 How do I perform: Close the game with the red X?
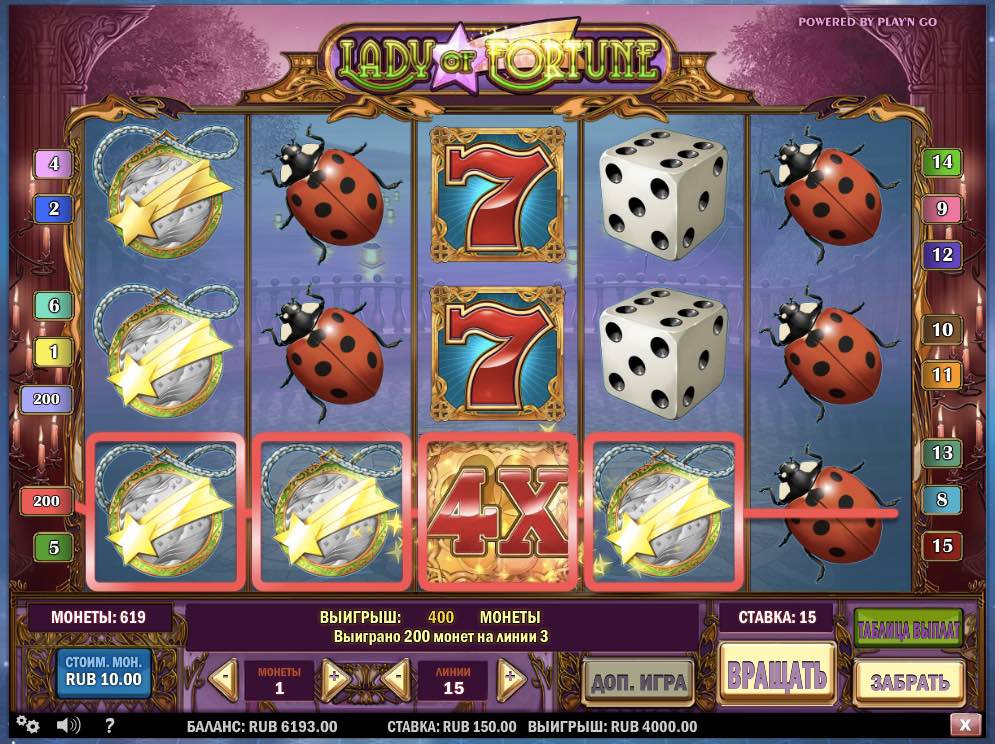click(964, 726)
